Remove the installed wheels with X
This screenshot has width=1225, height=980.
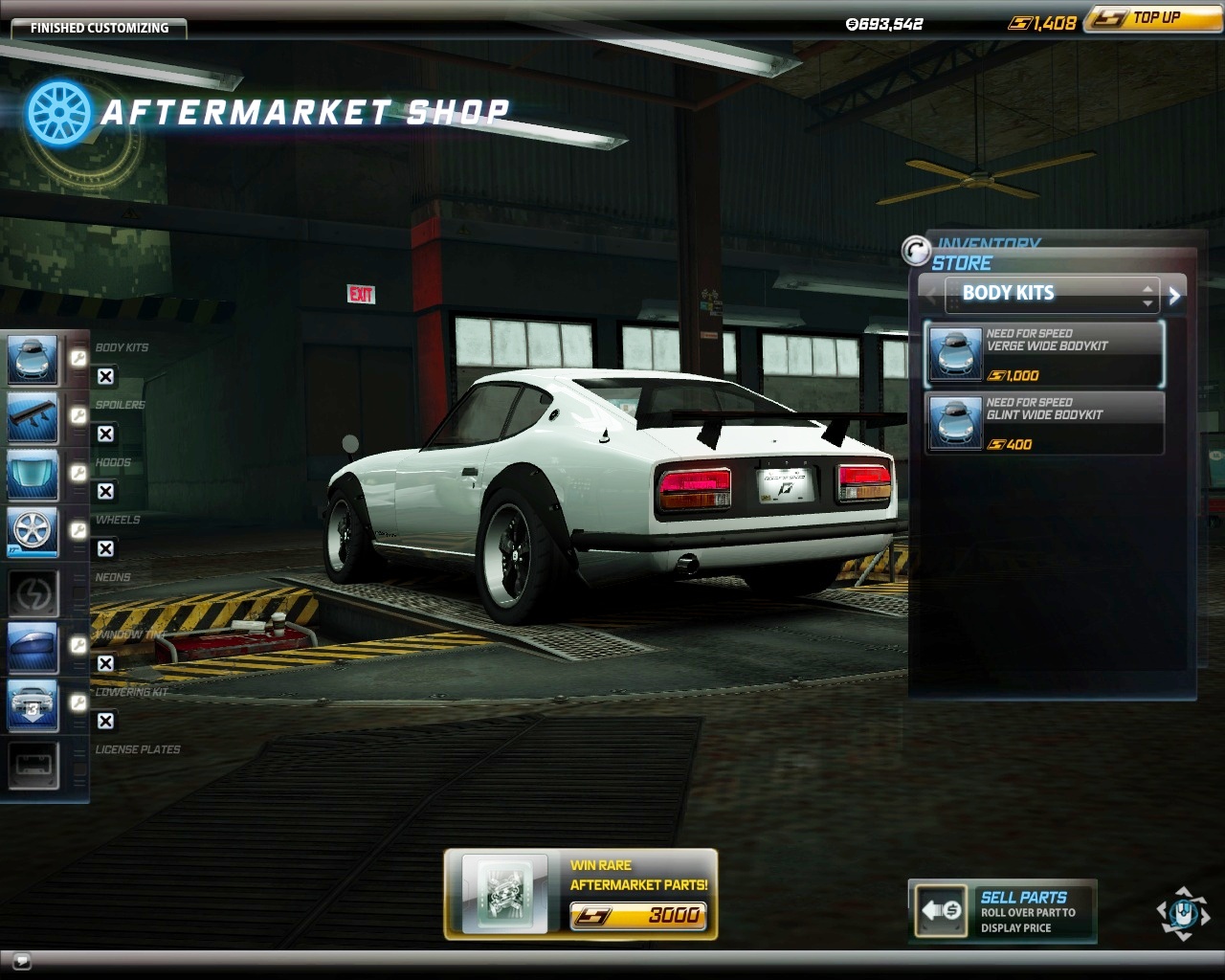pos(106,549)
